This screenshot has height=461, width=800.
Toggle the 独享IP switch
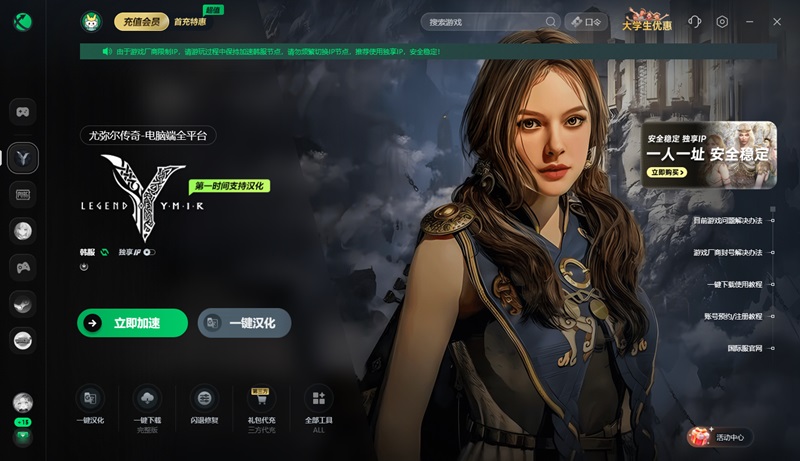[150, 252]
